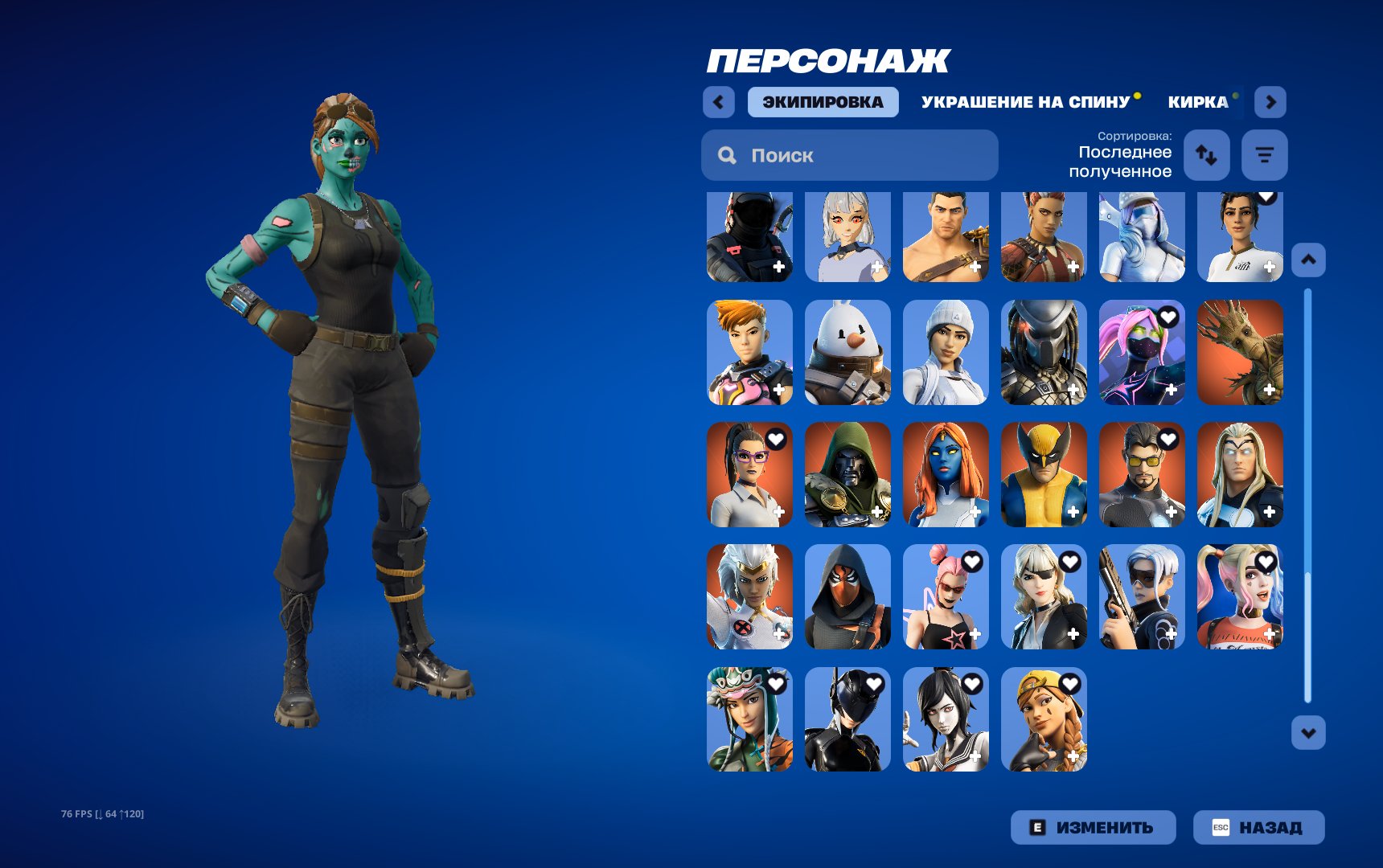This screenshot has height=868, width=1383.
Task: Select the Wolverine yellow suit outfit
Action: pos(1043,475)
